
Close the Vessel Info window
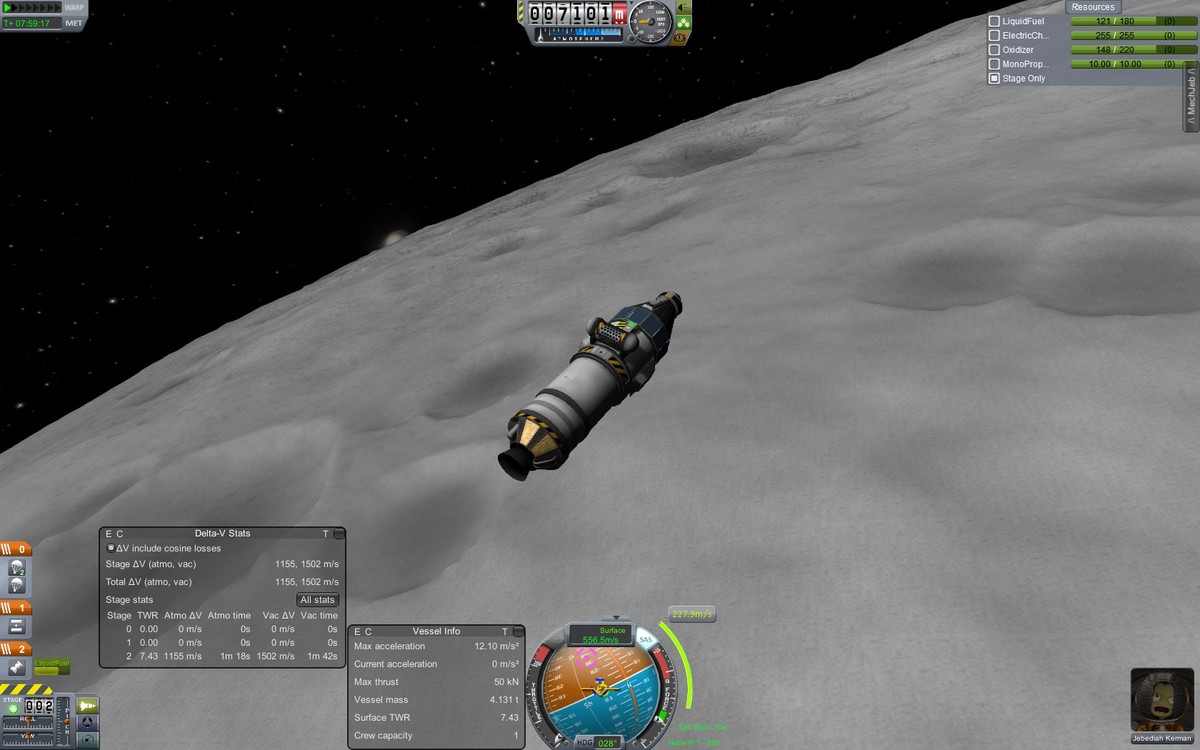coord(518,632)
